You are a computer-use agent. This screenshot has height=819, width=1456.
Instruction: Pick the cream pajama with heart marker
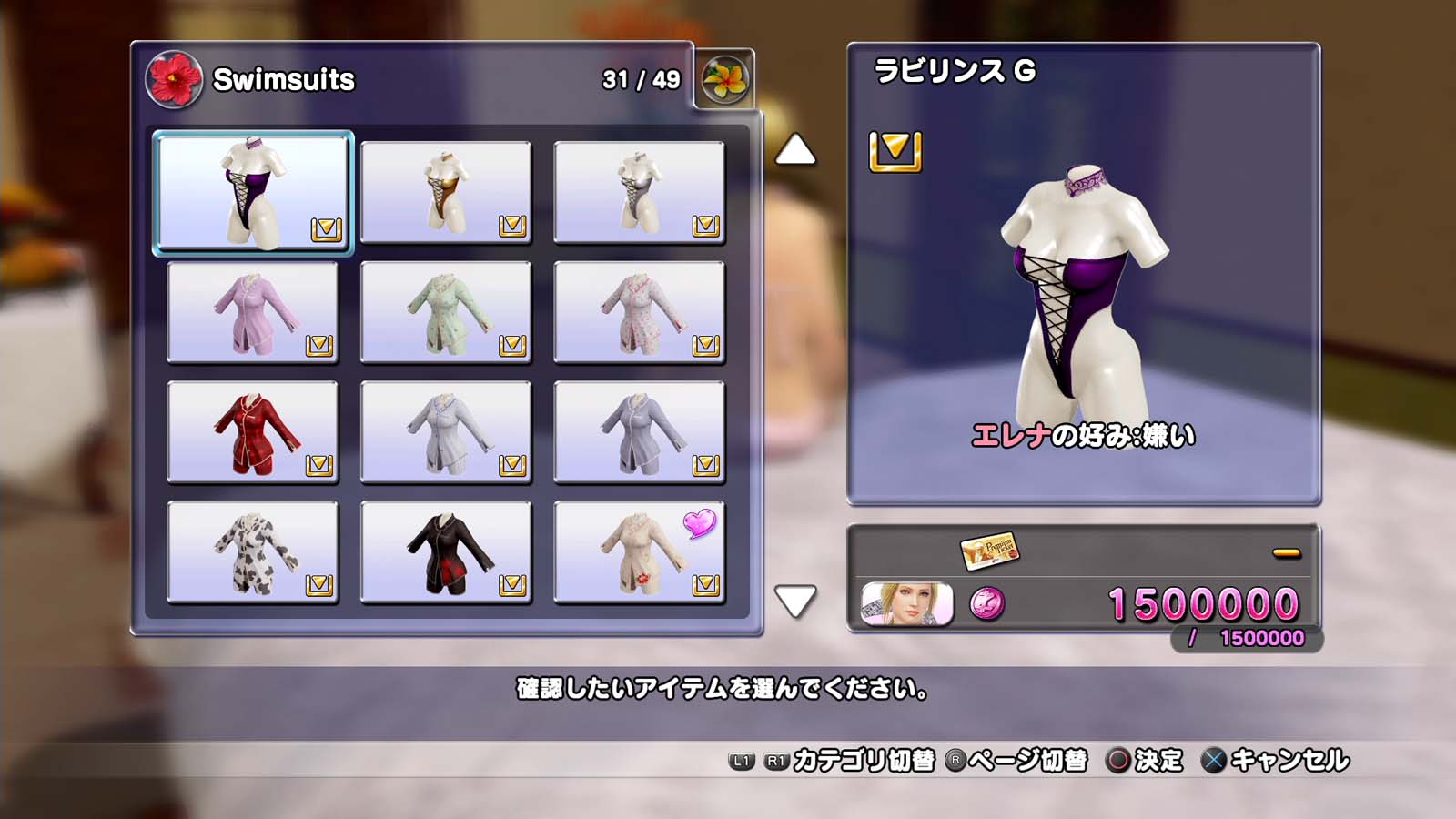point(639,552)
